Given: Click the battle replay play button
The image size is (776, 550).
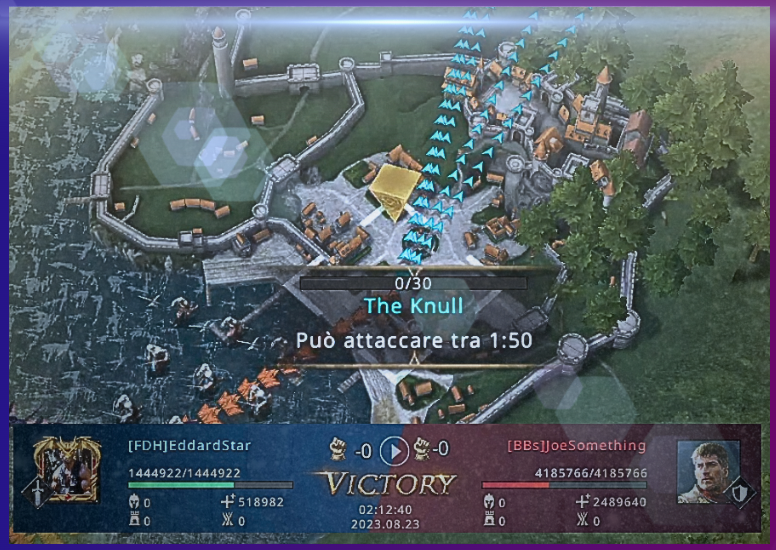Looking at the screenshot, I should pyautogui.click(x=394, y=450).
